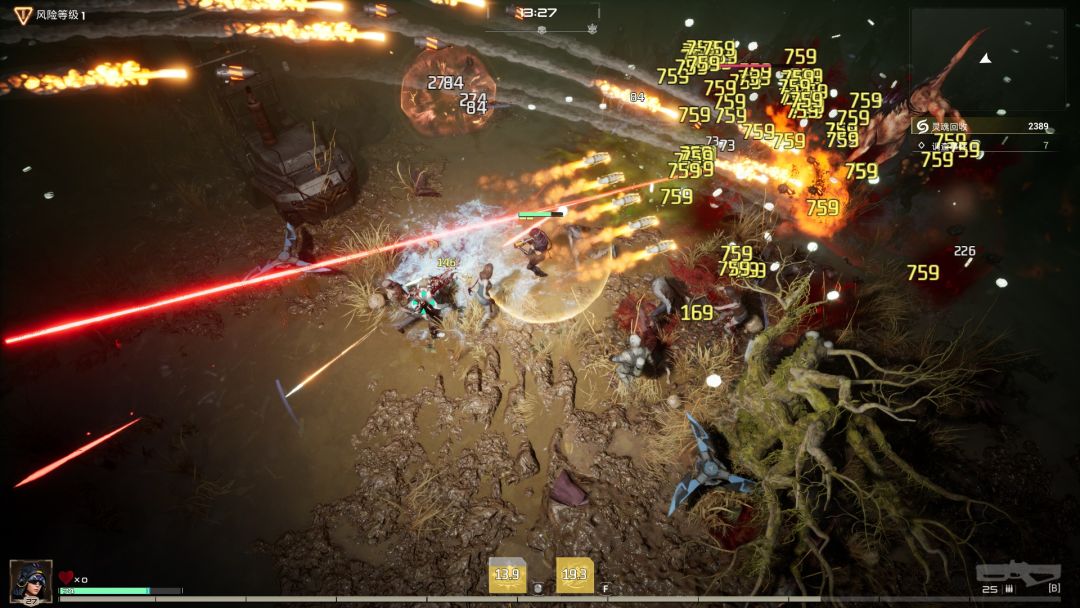This screenshot has height=608, width=1080.
Task: Click the character portrait in the corner
Action: [31, 579]
